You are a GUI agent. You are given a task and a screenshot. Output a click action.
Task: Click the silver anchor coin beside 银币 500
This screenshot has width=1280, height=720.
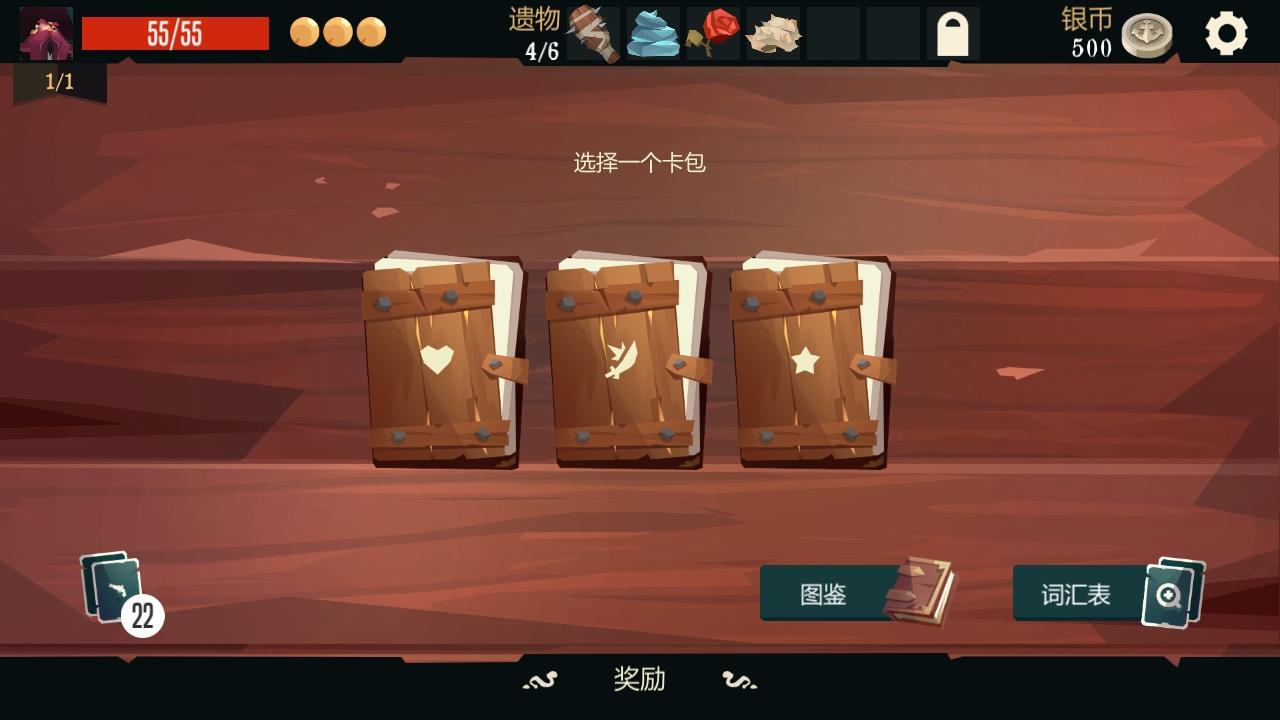point(1146,33)
